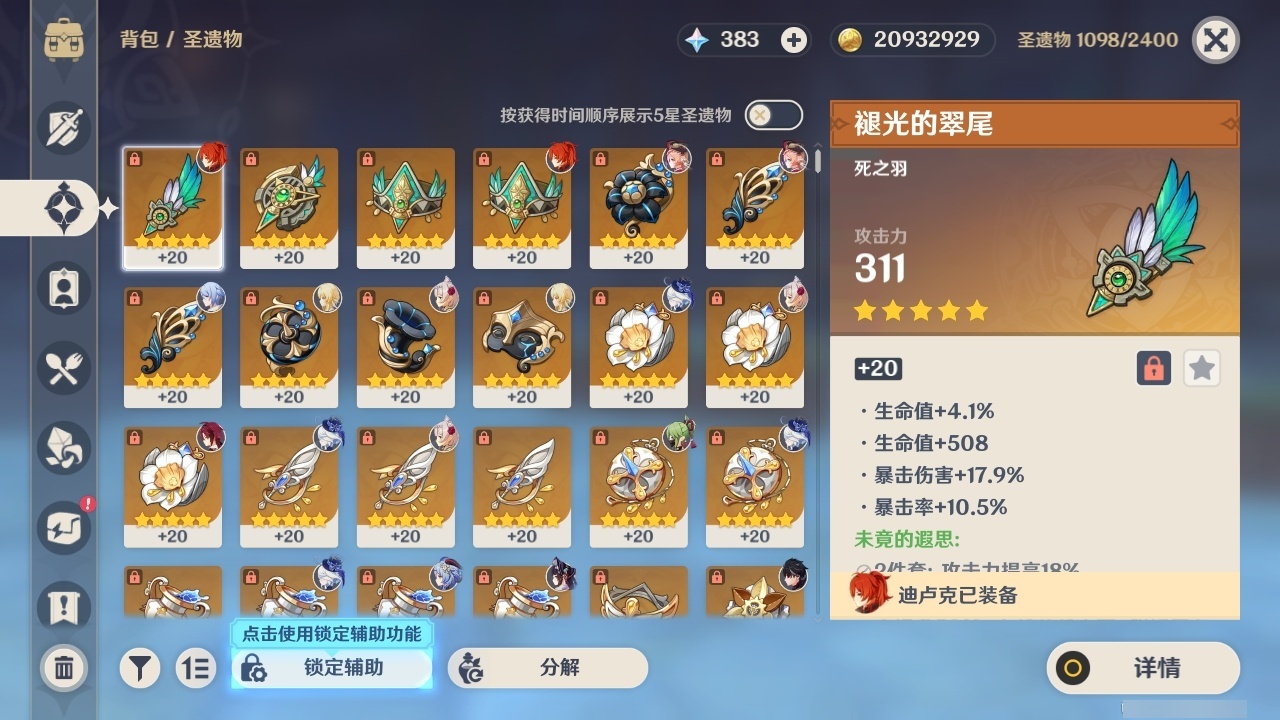Mark the artifact as favorite with the star

pyautogui.click(x=1201, y=368)
